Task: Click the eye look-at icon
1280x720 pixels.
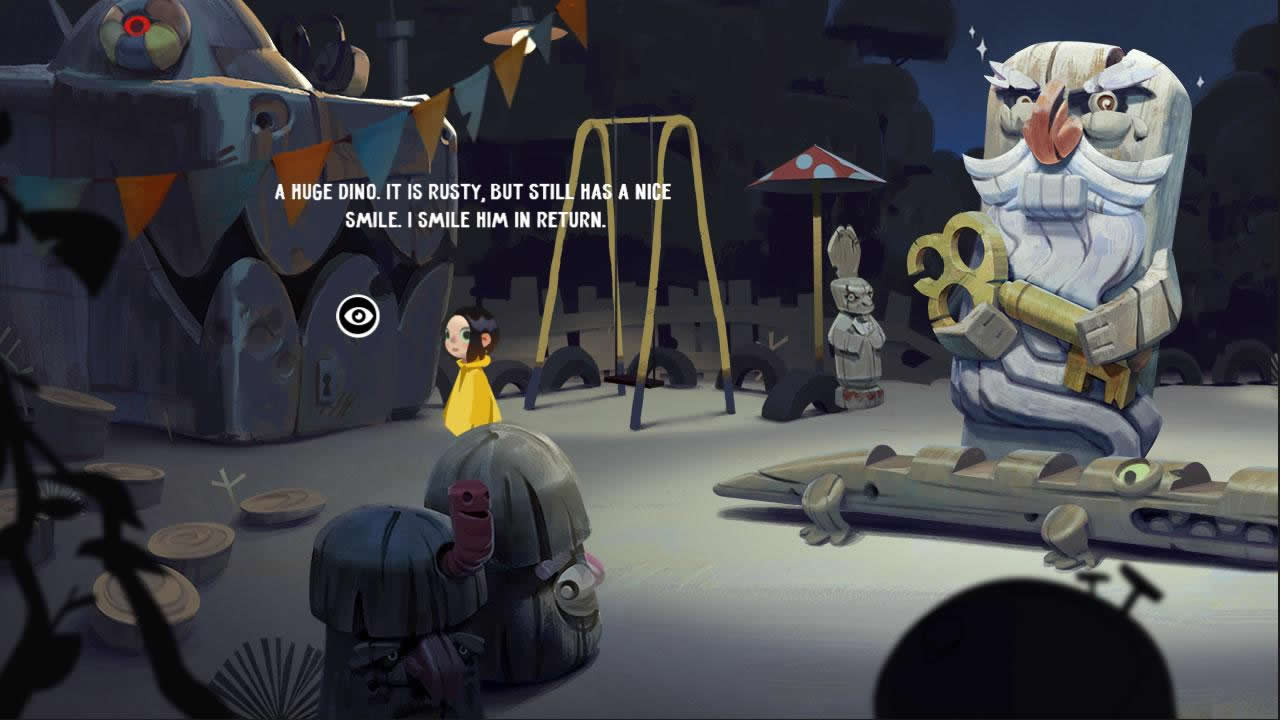Action: (357, 317)
